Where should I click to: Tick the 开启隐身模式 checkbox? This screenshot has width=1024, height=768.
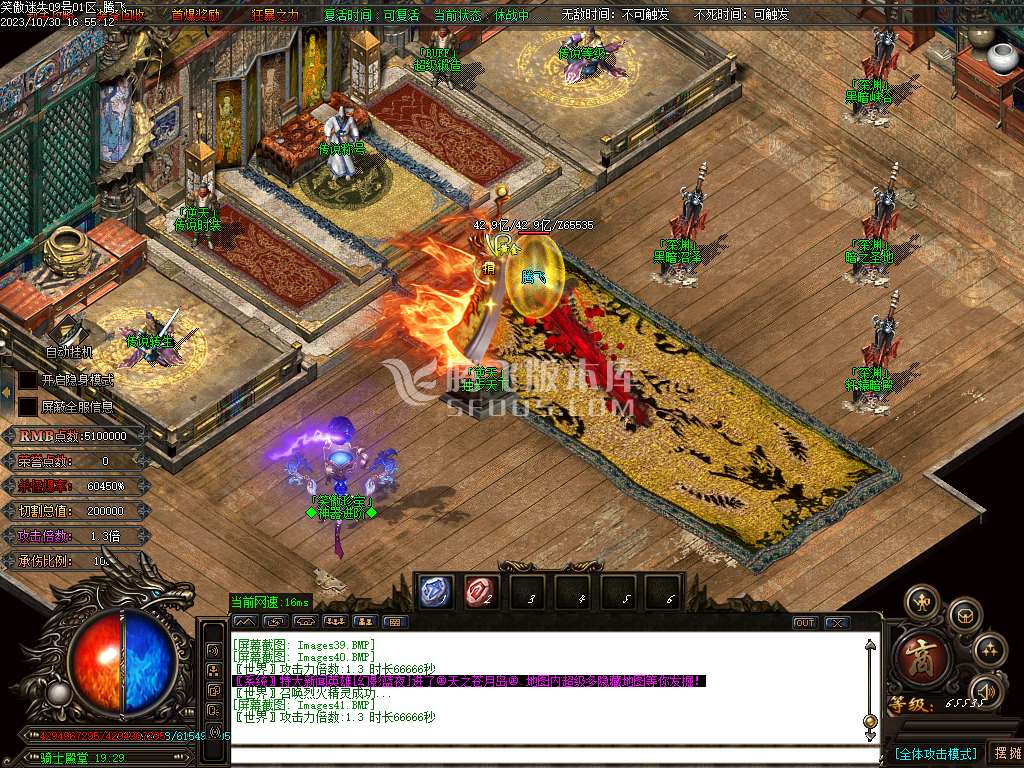tap(28, 380)
